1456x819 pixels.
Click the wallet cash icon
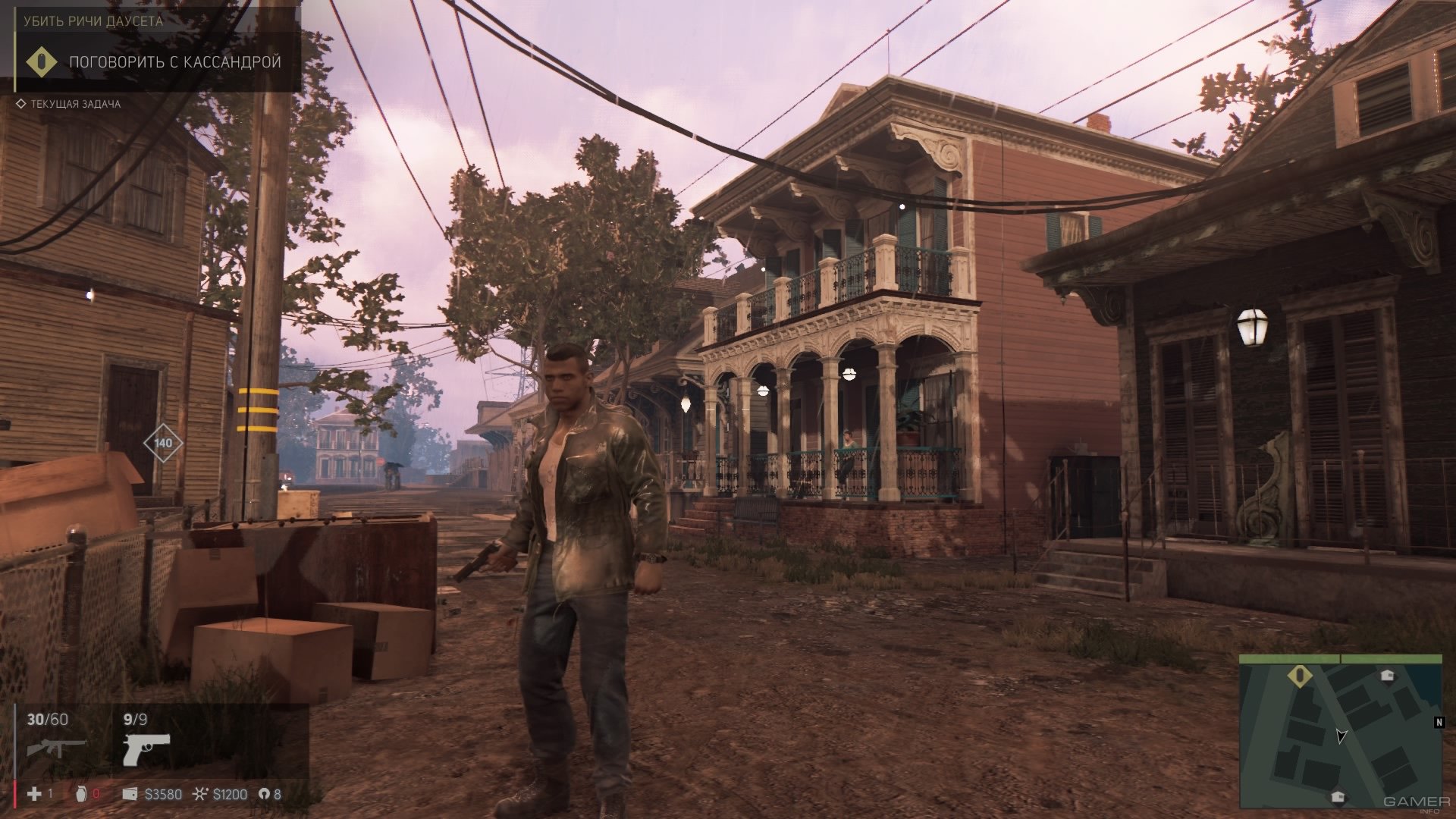tap(130, 794)
